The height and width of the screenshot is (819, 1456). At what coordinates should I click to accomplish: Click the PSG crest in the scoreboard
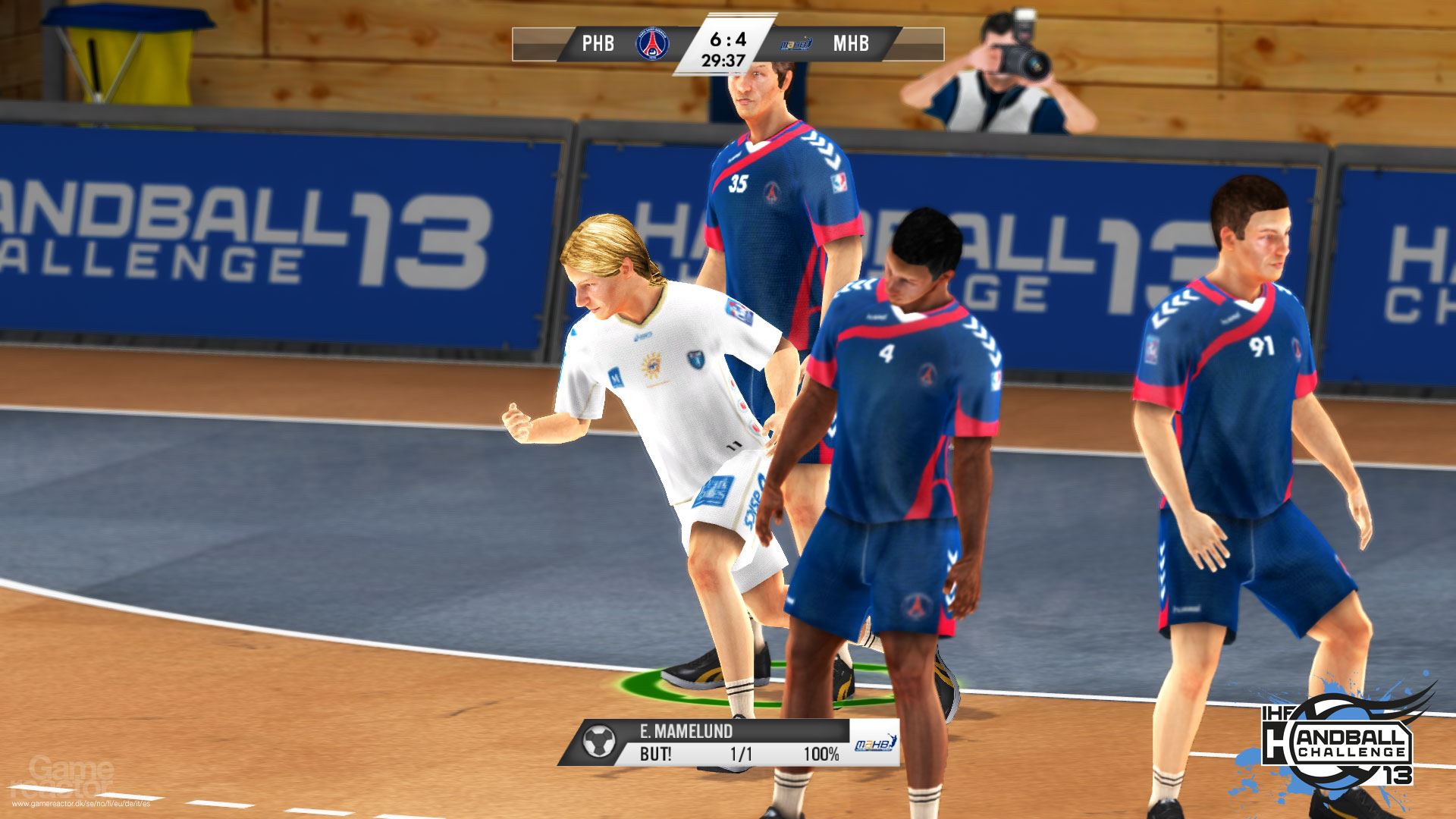pos(650,43)
